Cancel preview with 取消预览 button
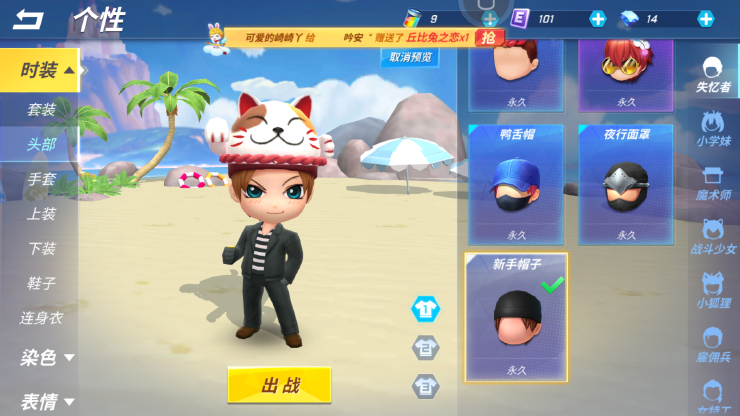Viewport: 740px width, 416px height. 411,58
